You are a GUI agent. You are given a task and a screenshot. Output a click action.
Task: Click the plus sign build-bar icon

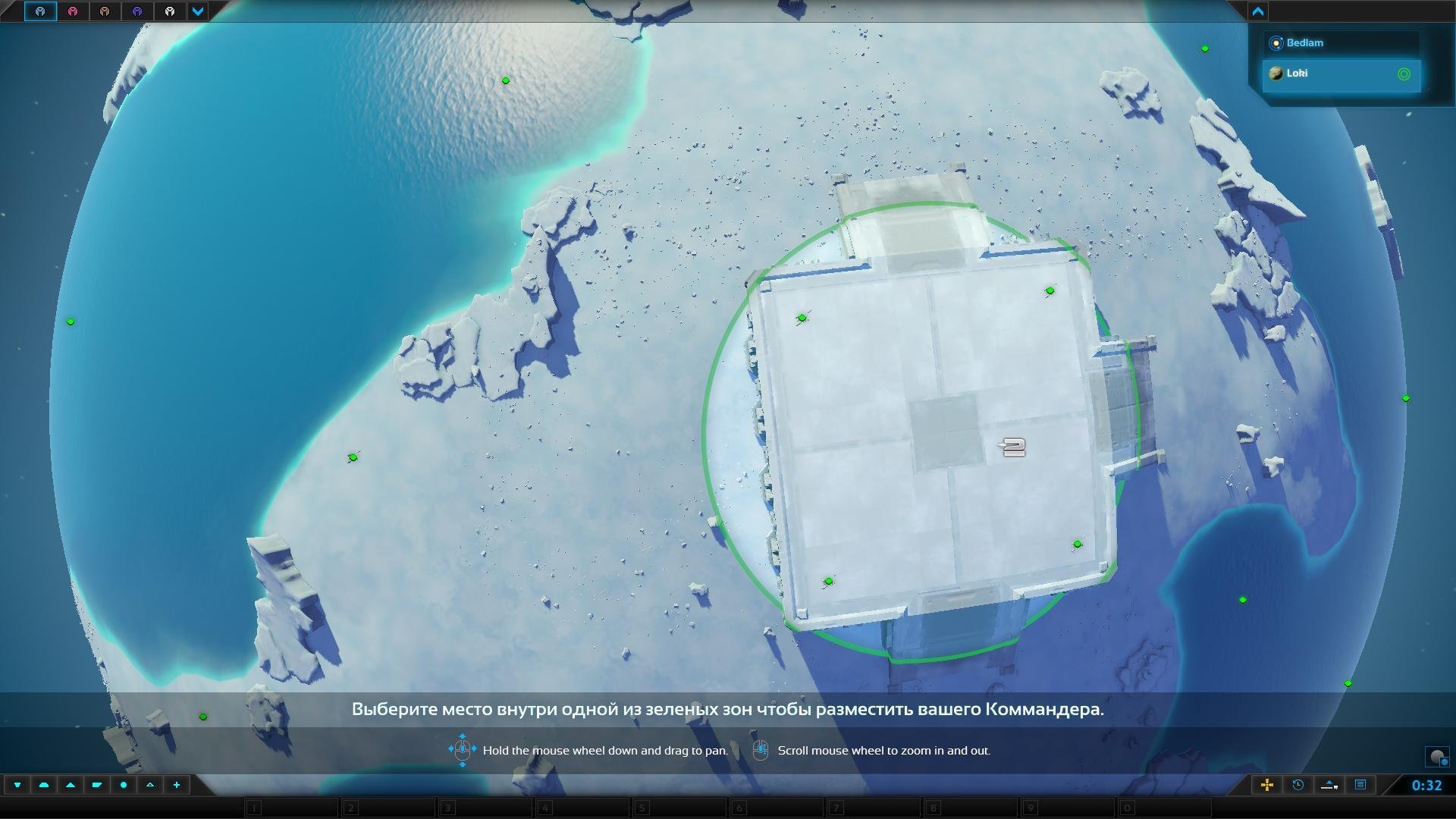coord(177,785)
